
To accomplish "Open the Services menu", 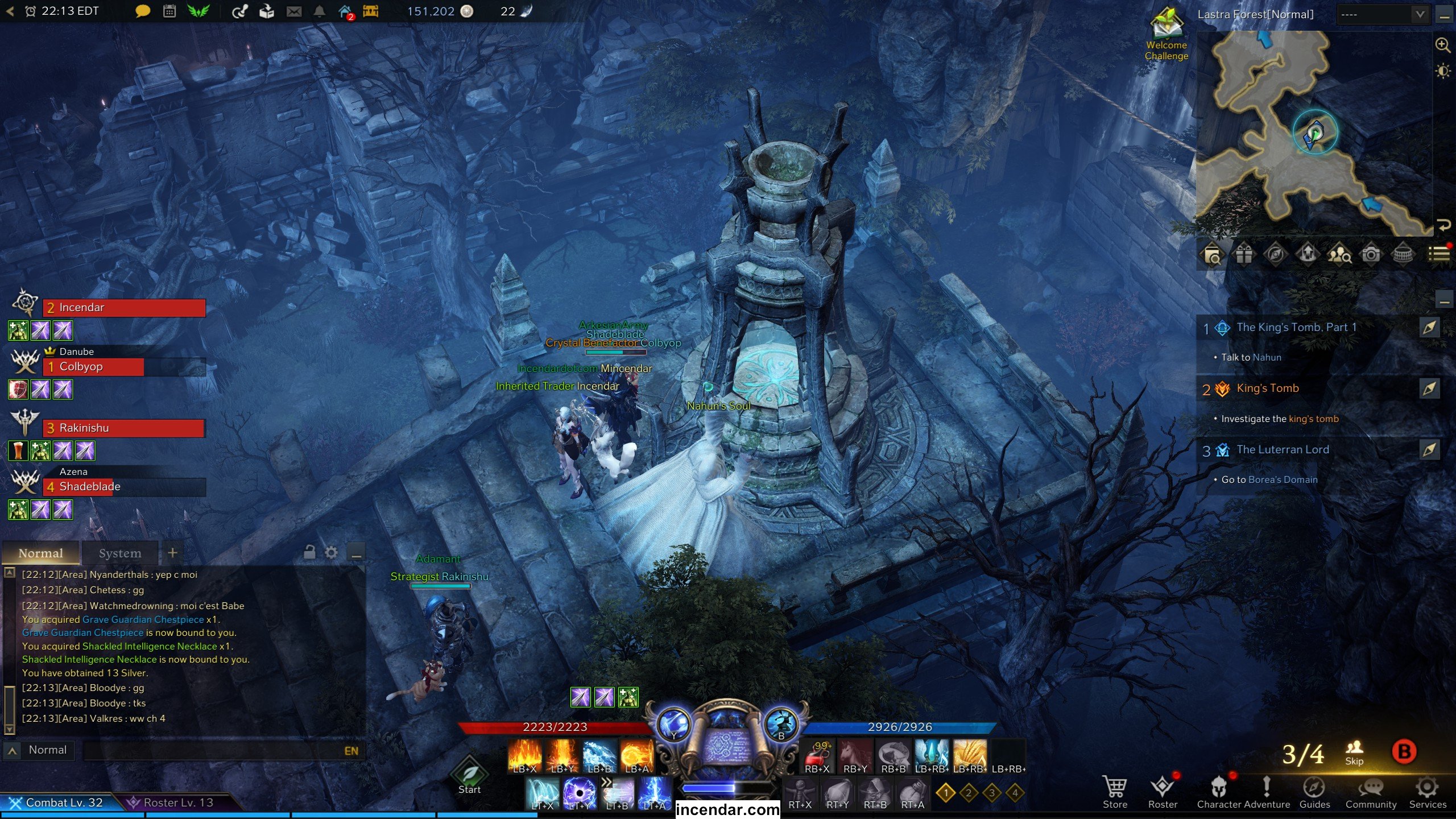I will tap(1427, 791).
